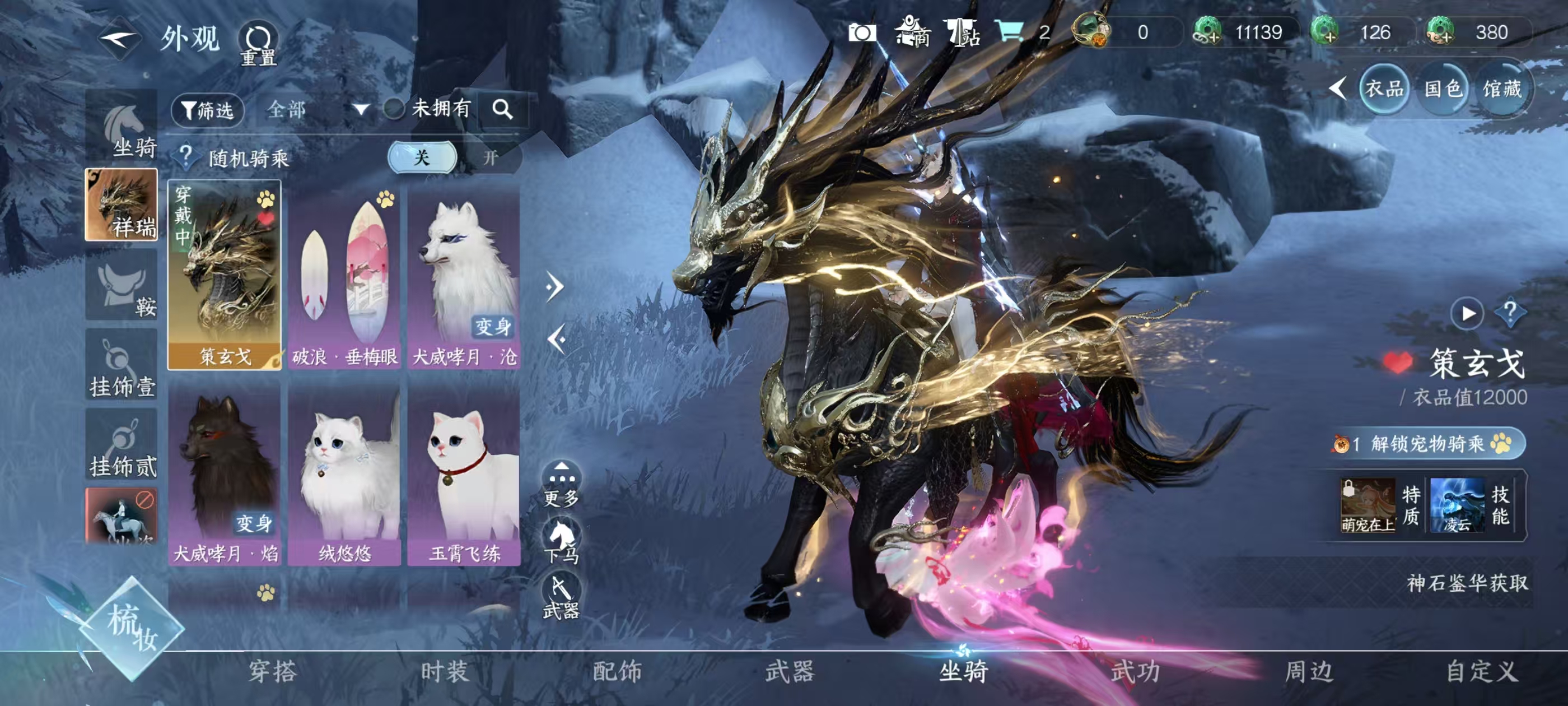Open search with the magnifier icon
The image size is (1568, 706).
tap(502, 110)
